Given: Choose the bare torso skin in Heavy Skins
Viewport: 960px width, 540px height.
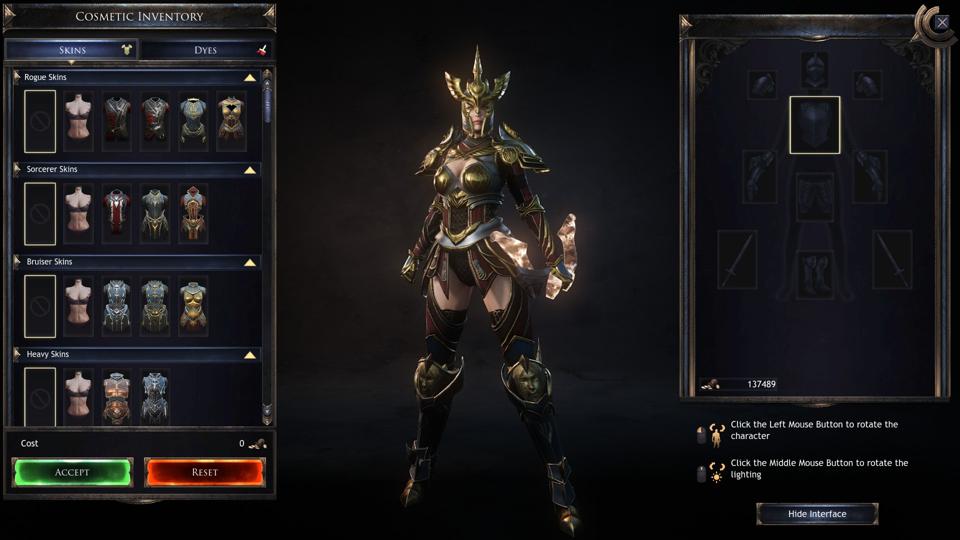Looking at the screenshot, I should (78, 397).
